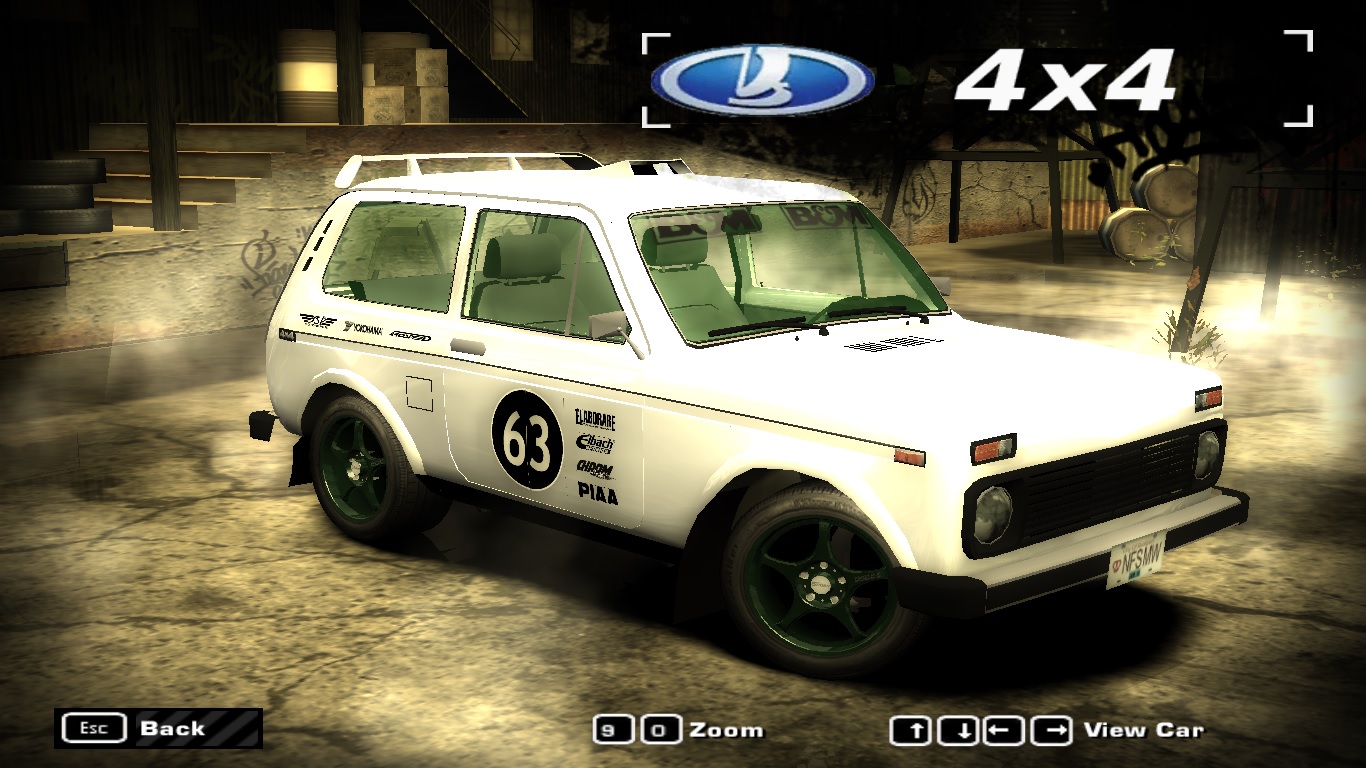Viewport: 1366px width, 768px height.
Task: Click the Yokohama decal on the fender
Action: click(x=363, y=328)
